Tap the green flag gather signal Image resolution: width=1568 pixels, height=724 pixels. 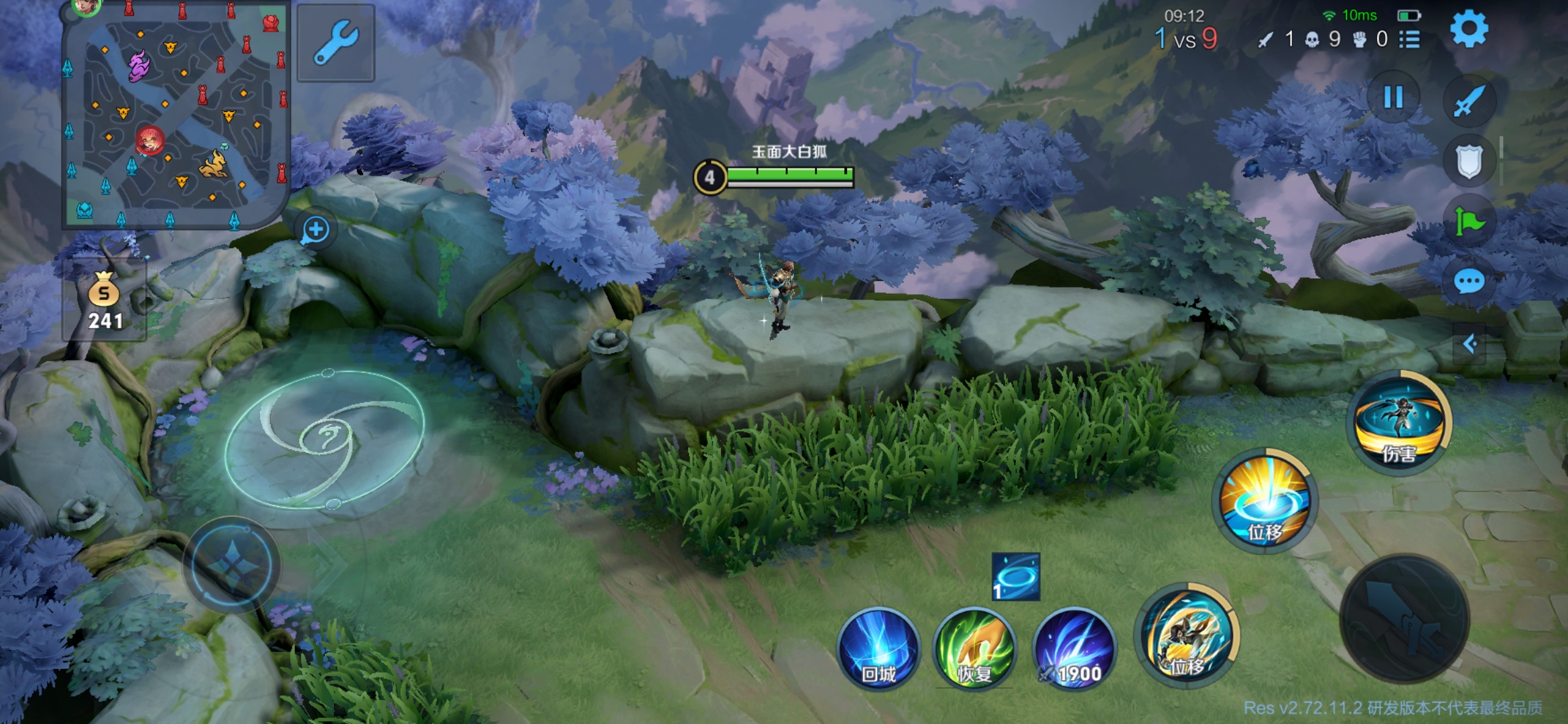click(x=1469, y=221)
